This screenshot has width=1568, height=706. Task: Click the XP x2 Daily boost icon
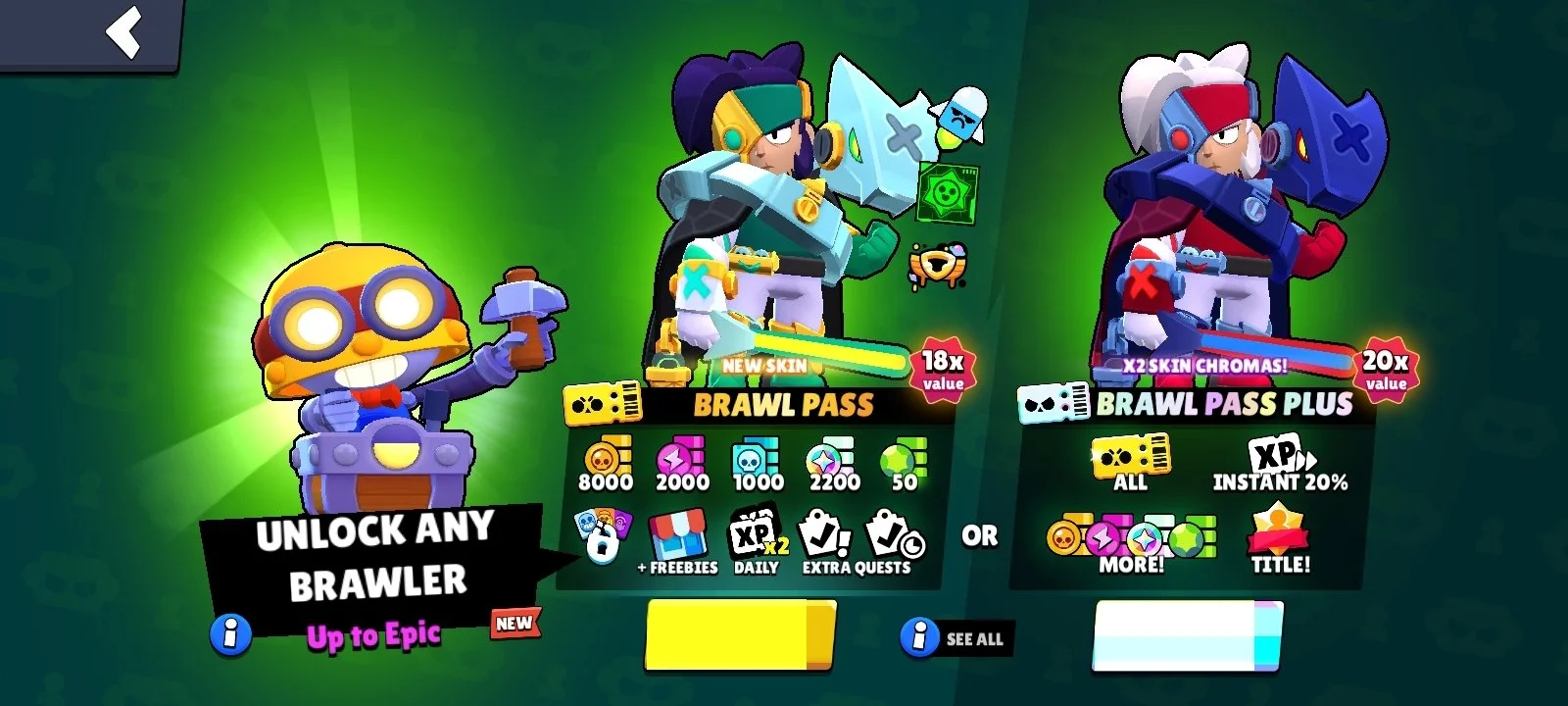[755, 534]
